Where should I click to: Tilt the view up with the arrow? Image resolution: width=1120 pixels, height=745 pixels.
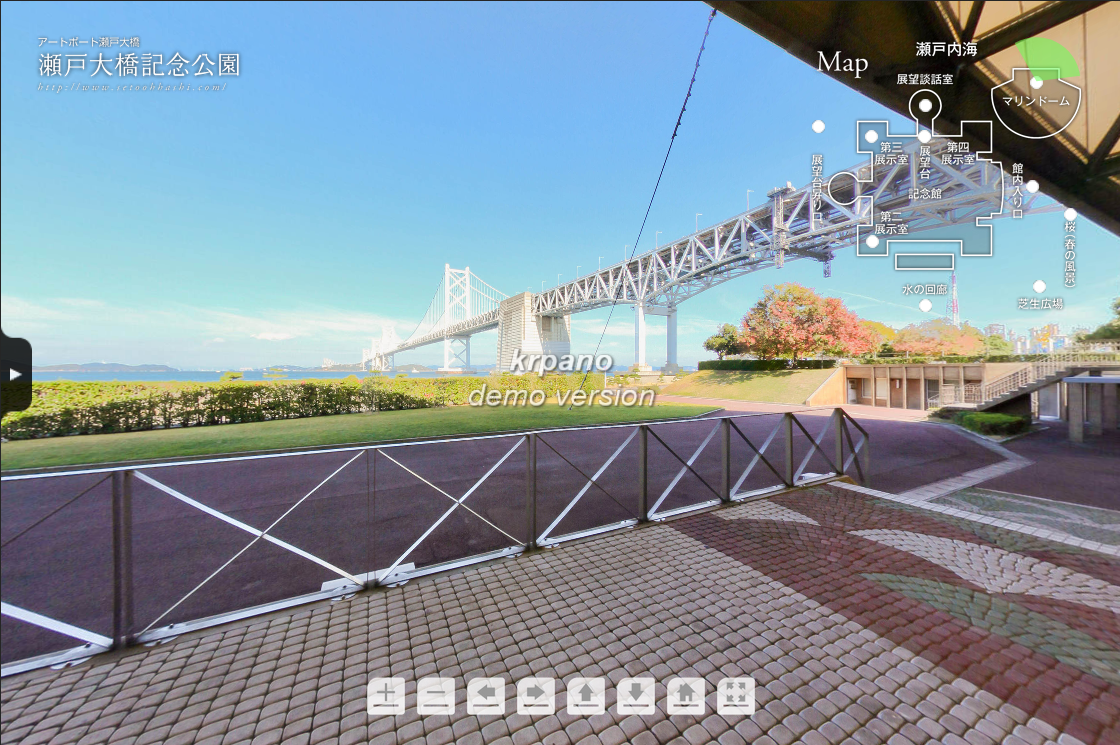click(586, 695)
